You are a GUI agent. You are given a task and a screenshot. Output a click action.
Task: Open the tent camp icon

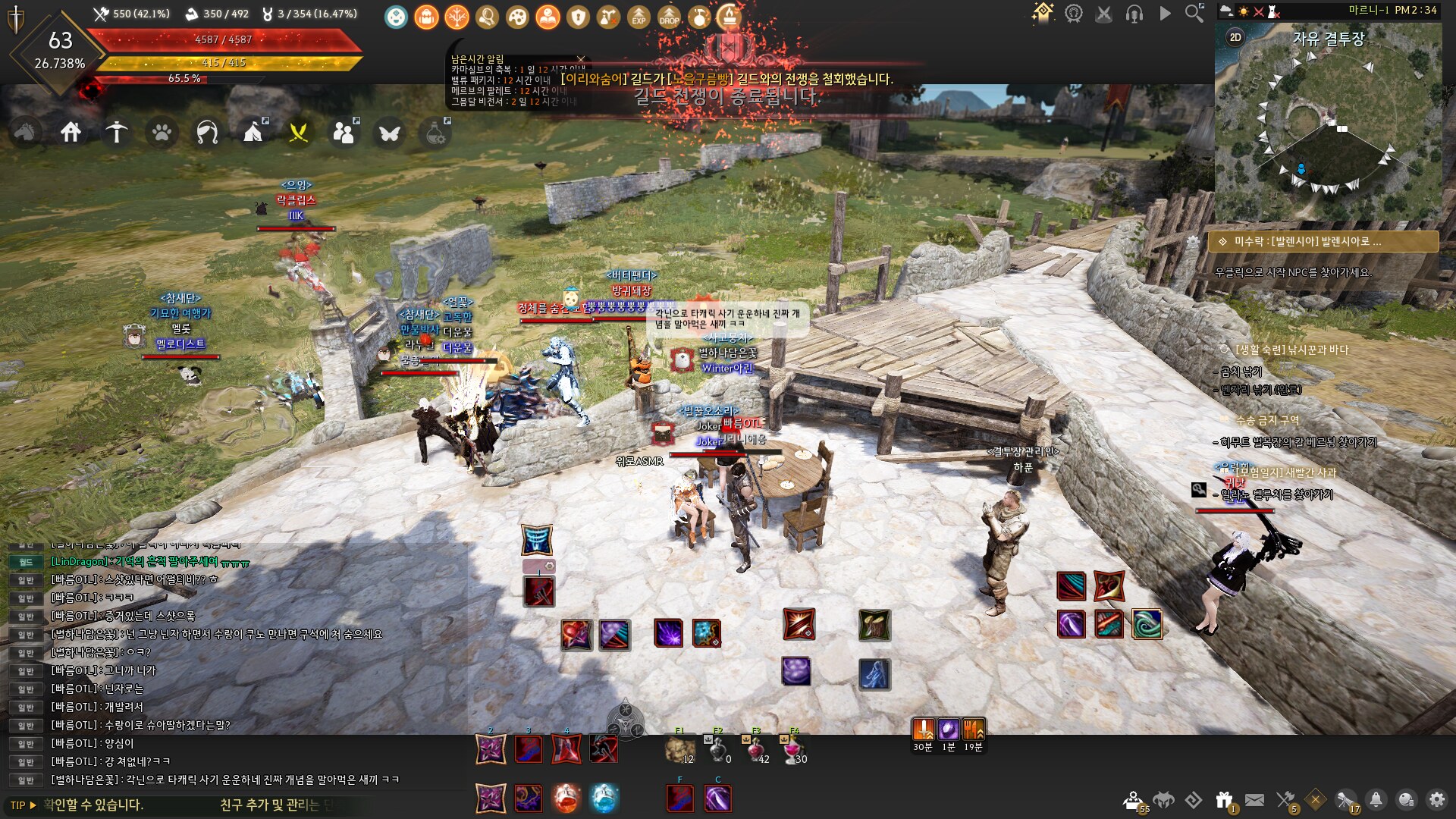pos(253,133)
